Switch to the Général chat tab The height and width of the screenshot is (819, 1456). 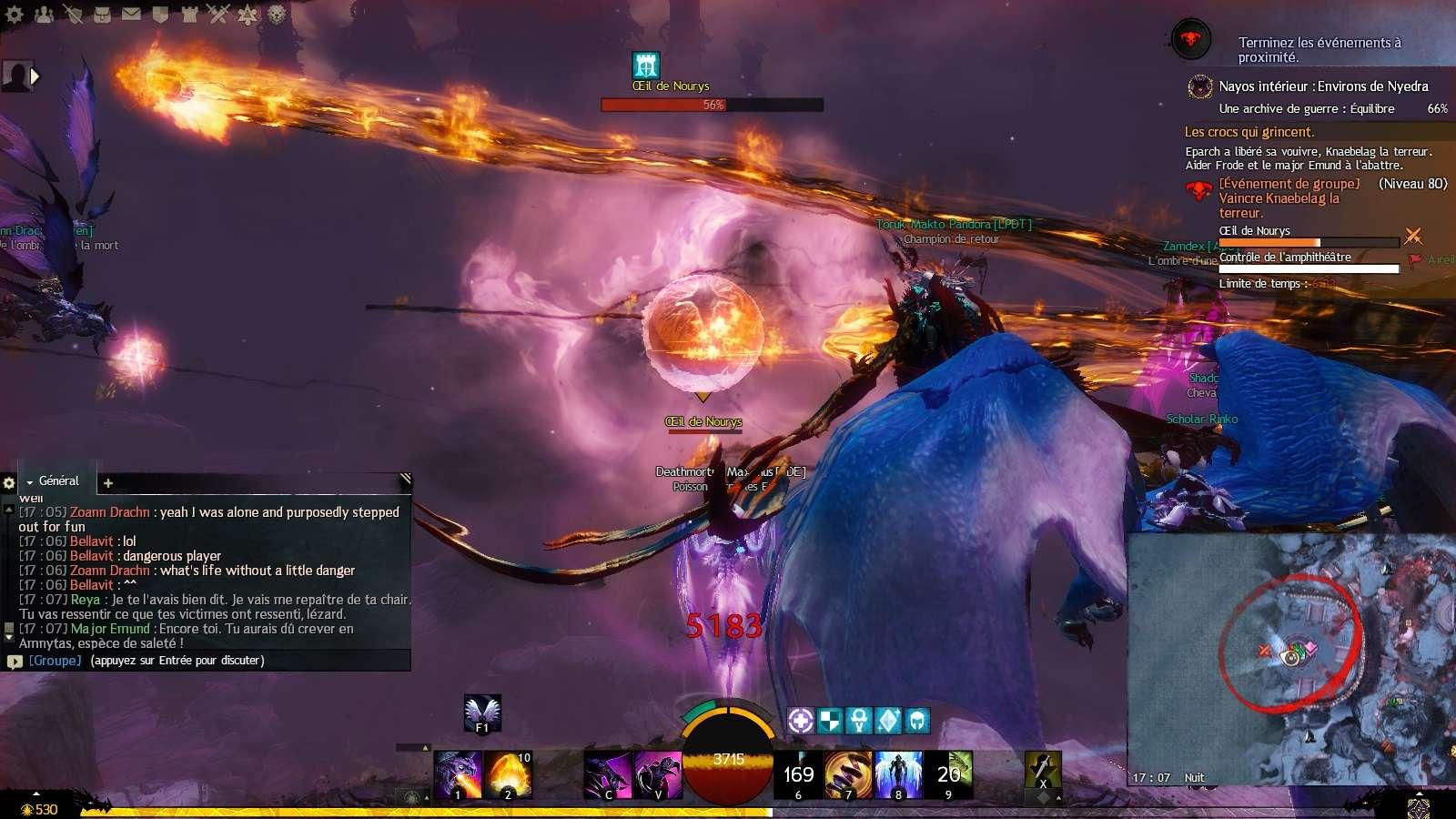click(58, 480)
